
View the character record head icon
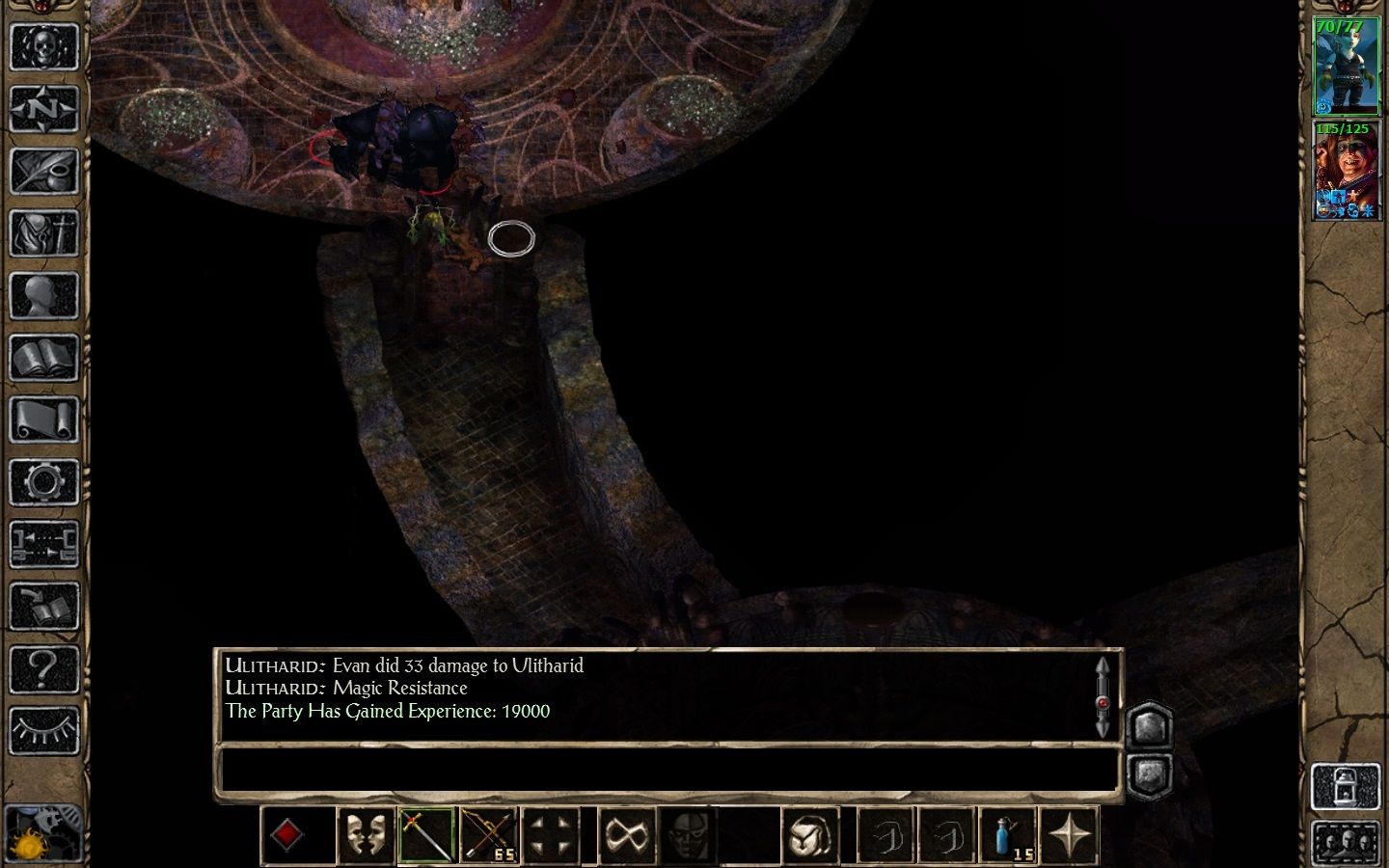point(43,296)
